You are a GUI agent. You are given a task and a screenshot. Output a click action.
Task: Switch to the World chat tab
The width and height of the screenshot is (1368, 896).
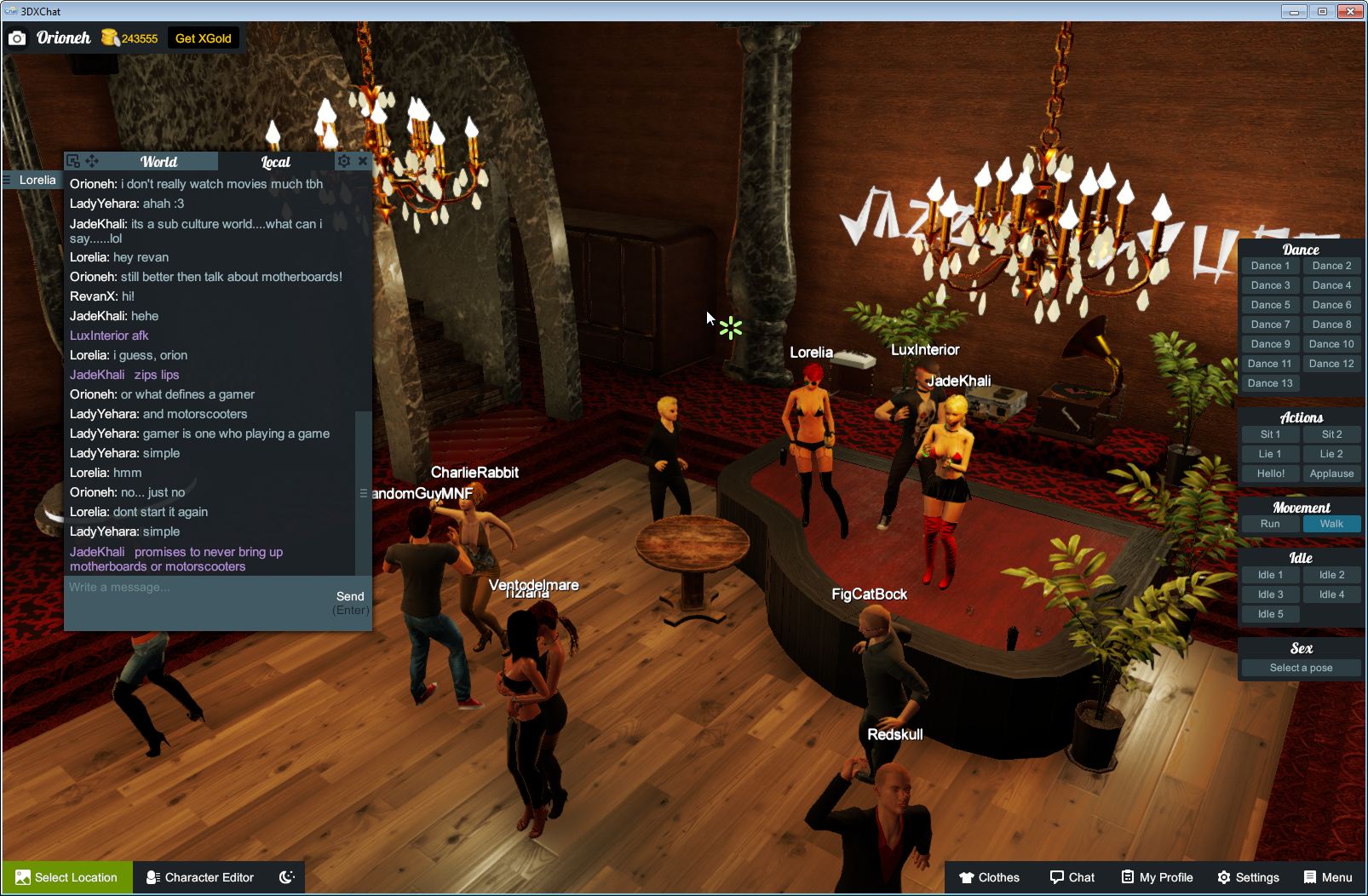pyautogui.click(x=158, y=161)
